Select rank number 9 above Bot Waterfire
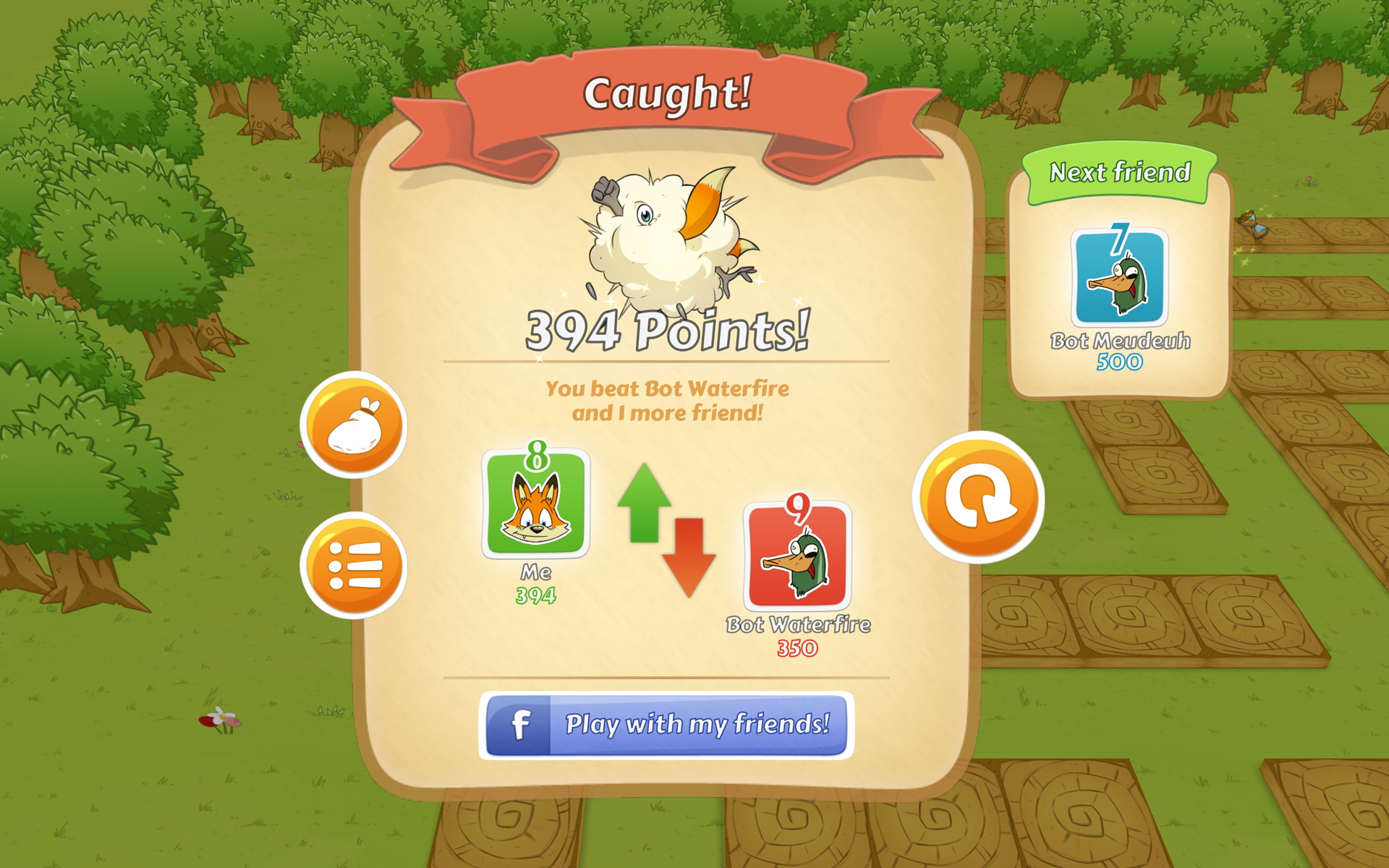 pos(798,509)
